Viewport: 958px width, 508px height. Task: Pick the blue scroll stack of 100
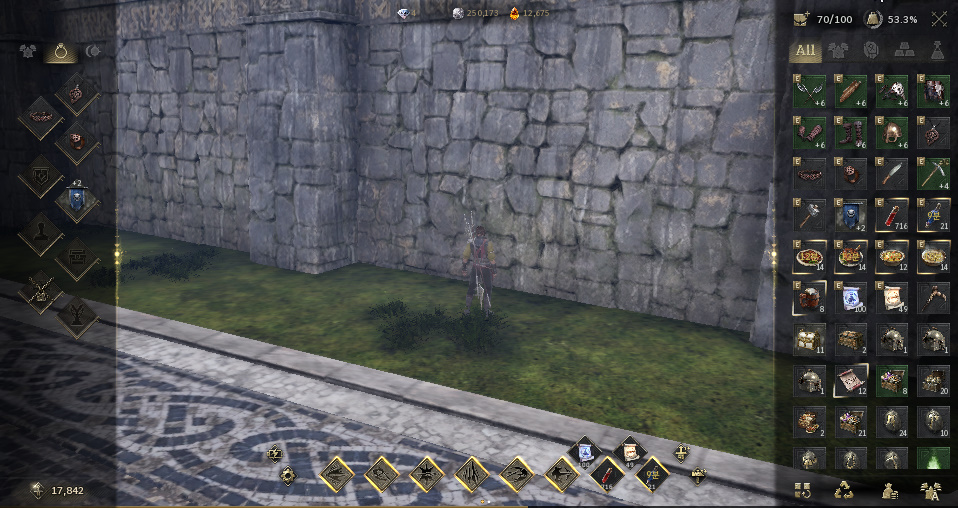click(x=850, y=297)
